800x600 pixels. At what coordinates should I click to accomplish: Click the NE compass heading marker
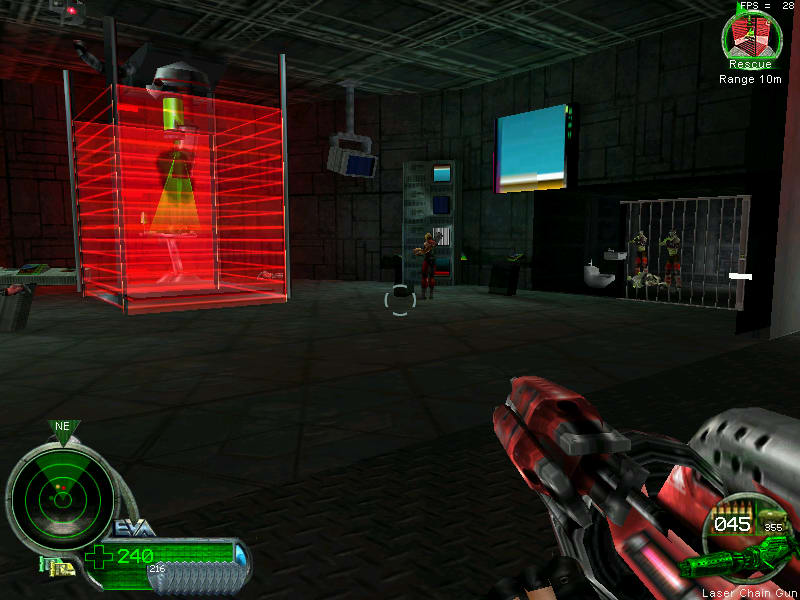click(62, 428)
